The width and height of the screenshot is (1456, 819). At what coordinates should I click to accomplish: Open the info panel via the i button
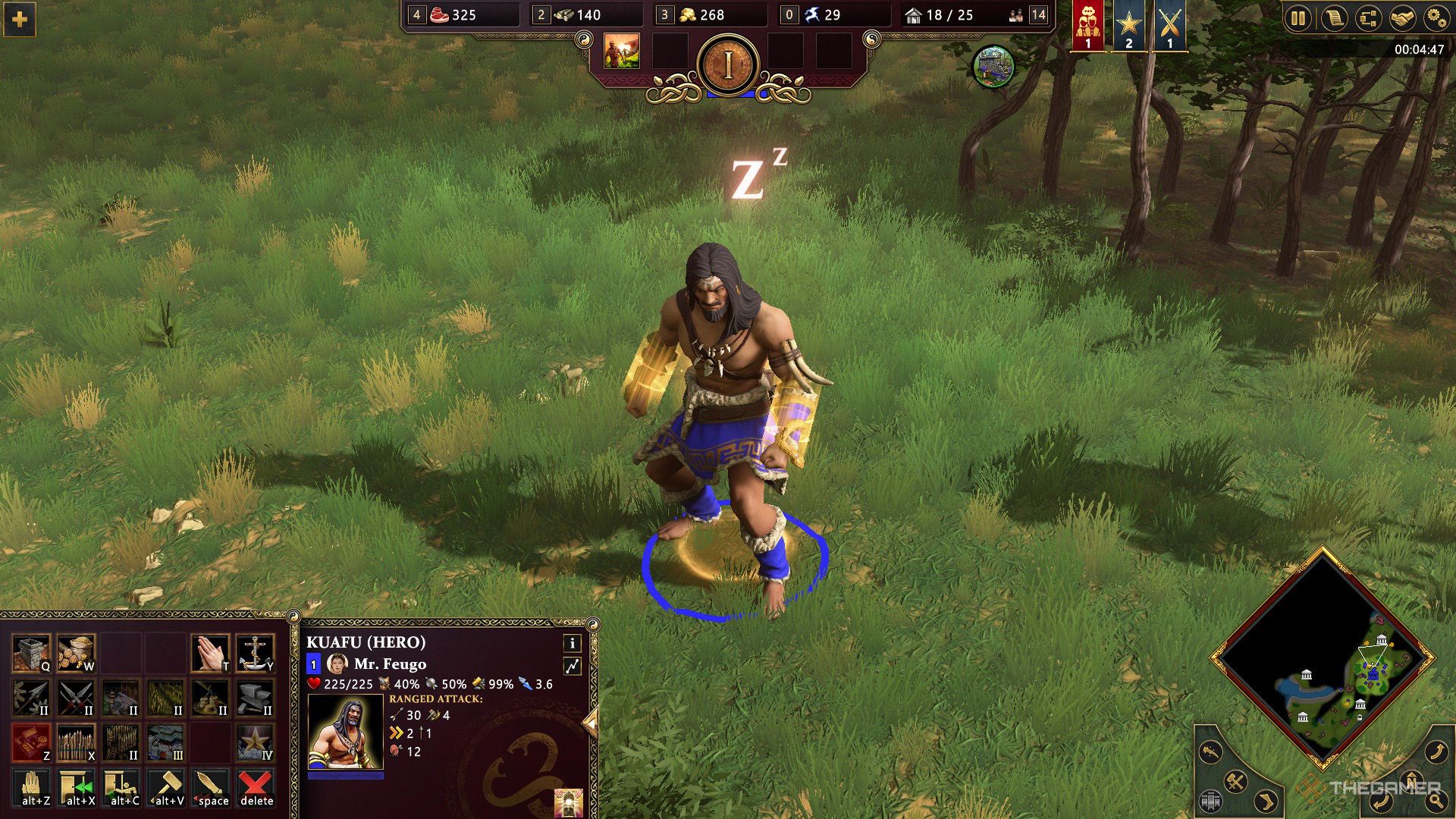coord(573,644)
